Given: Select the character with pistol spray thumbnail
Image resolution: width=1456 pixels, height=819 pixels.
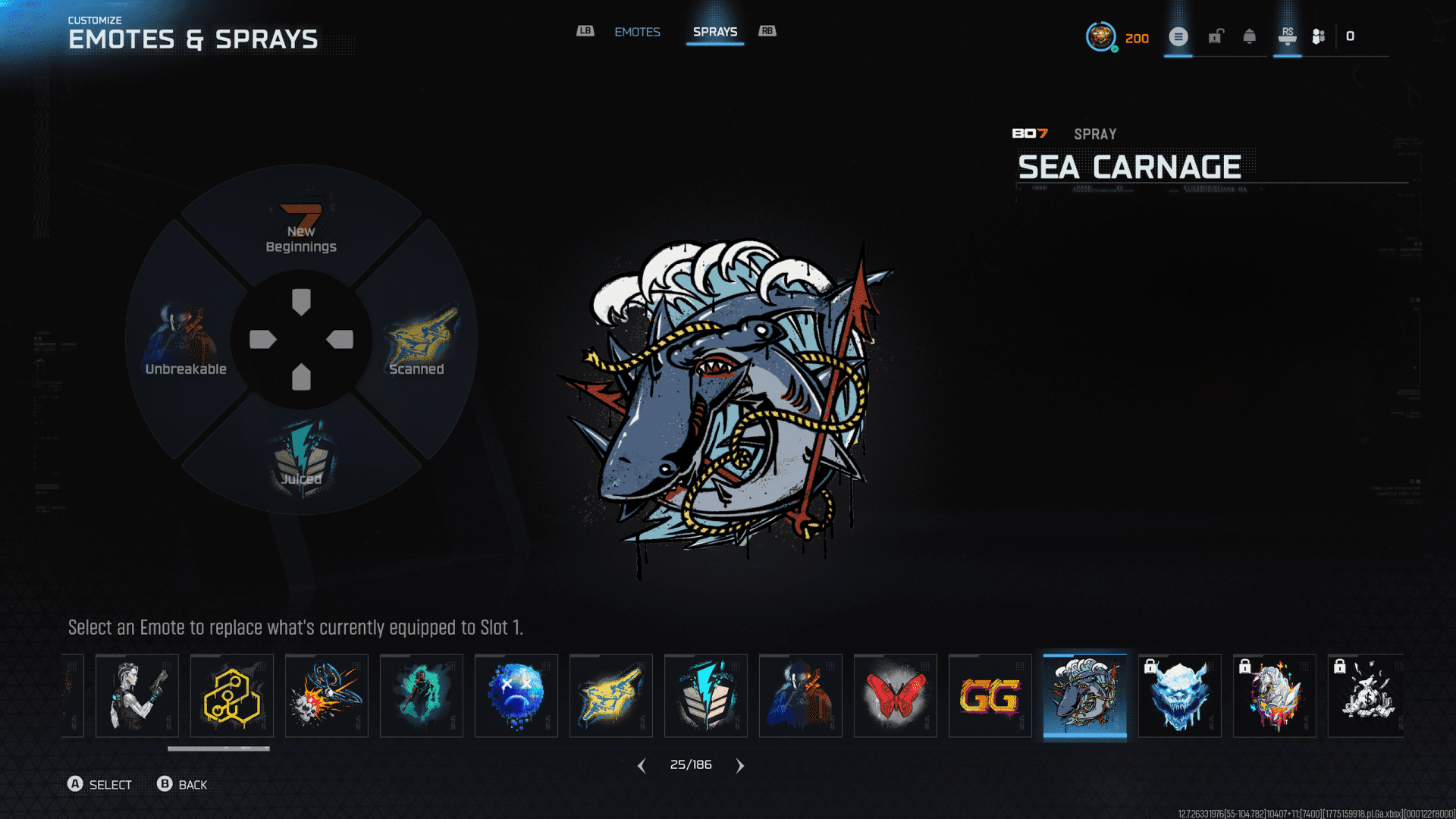Looking at the screenshot, I should 136,695.
